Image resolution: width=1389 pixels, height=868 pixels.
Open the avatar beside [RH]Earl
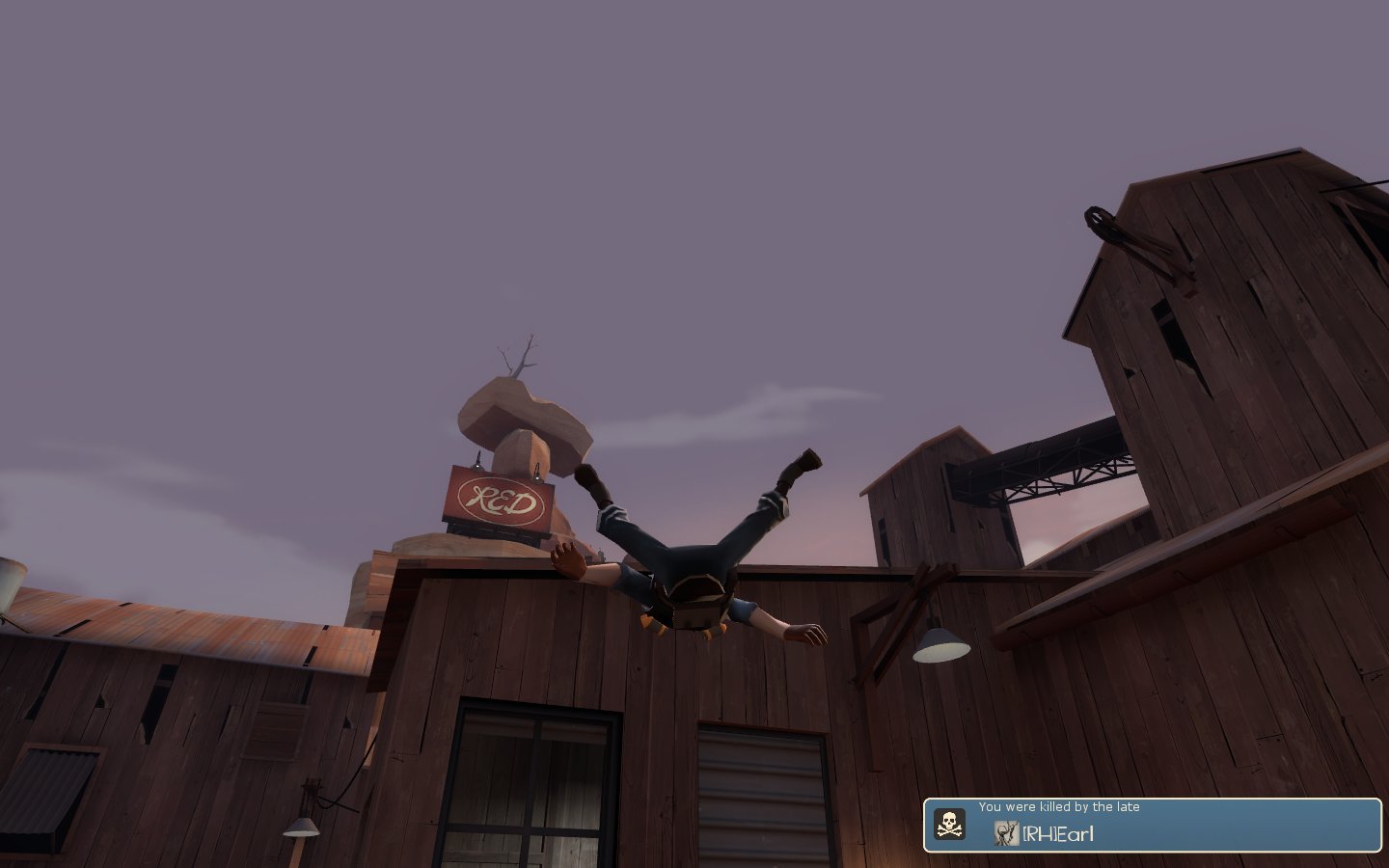point(1006,833)
